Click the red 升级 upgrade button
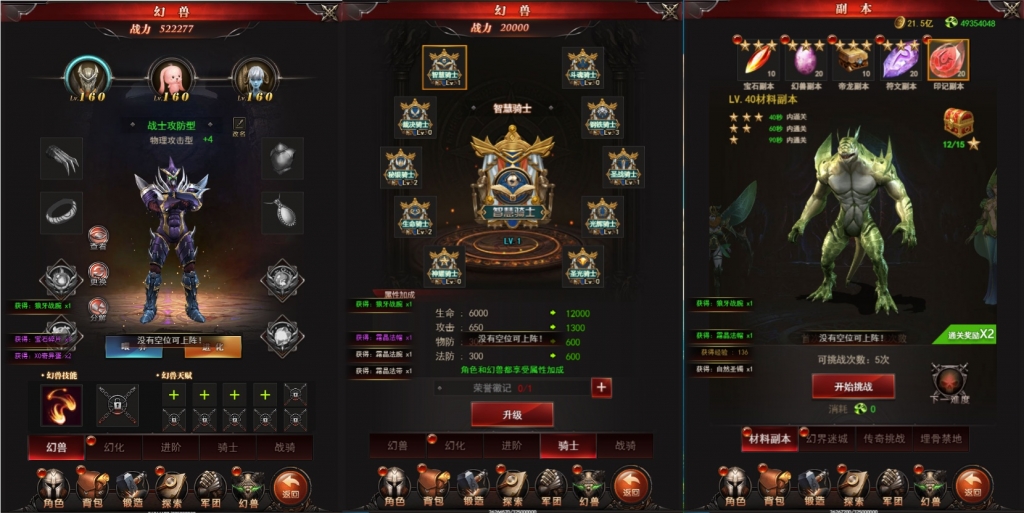This screenshot has height=513, width=1024. tap(512, 414)
